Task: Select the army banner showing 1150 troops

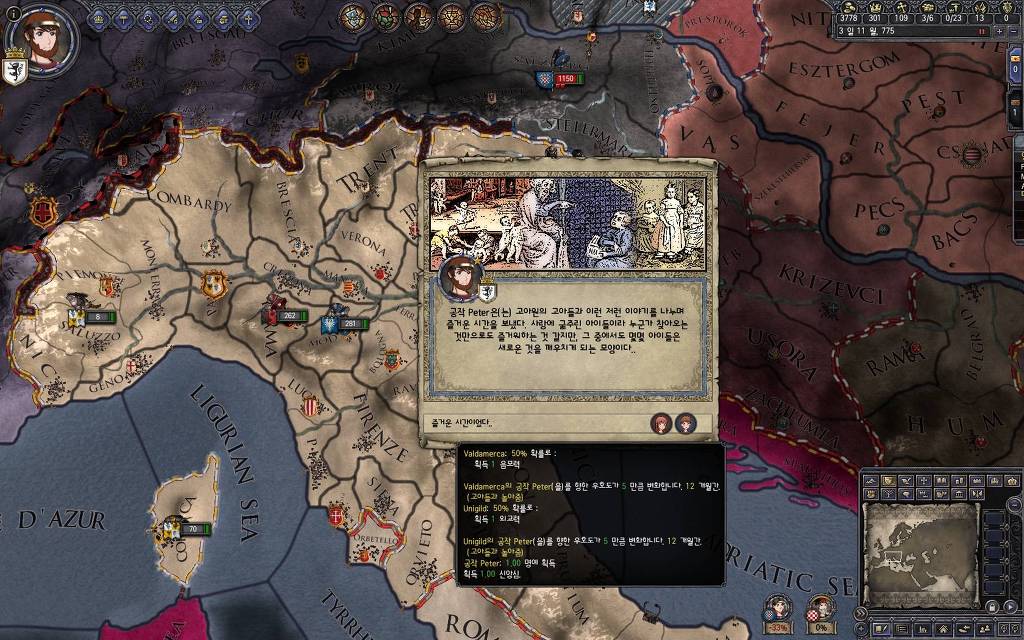Action: coord(558,79)
